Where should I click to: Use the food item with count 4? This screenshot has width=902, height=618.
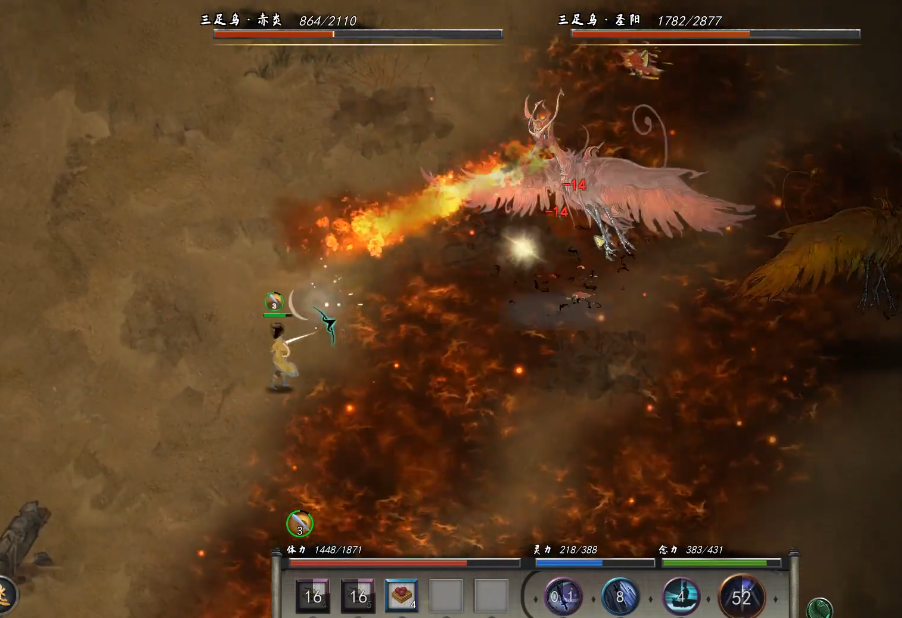[x=402, y=596]
